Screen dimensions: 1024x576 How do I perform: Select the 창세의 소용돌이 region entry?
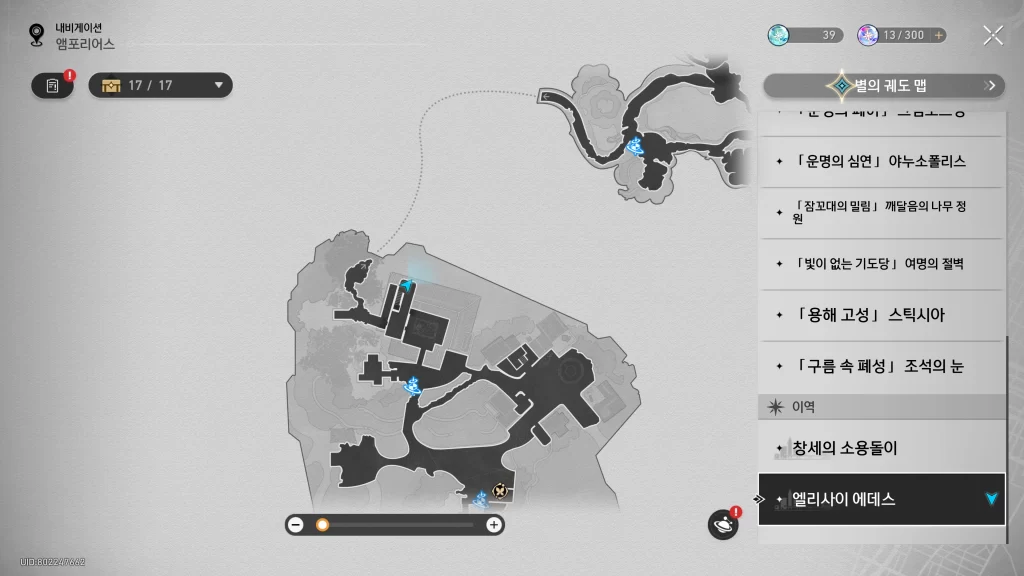click(880, 447)
